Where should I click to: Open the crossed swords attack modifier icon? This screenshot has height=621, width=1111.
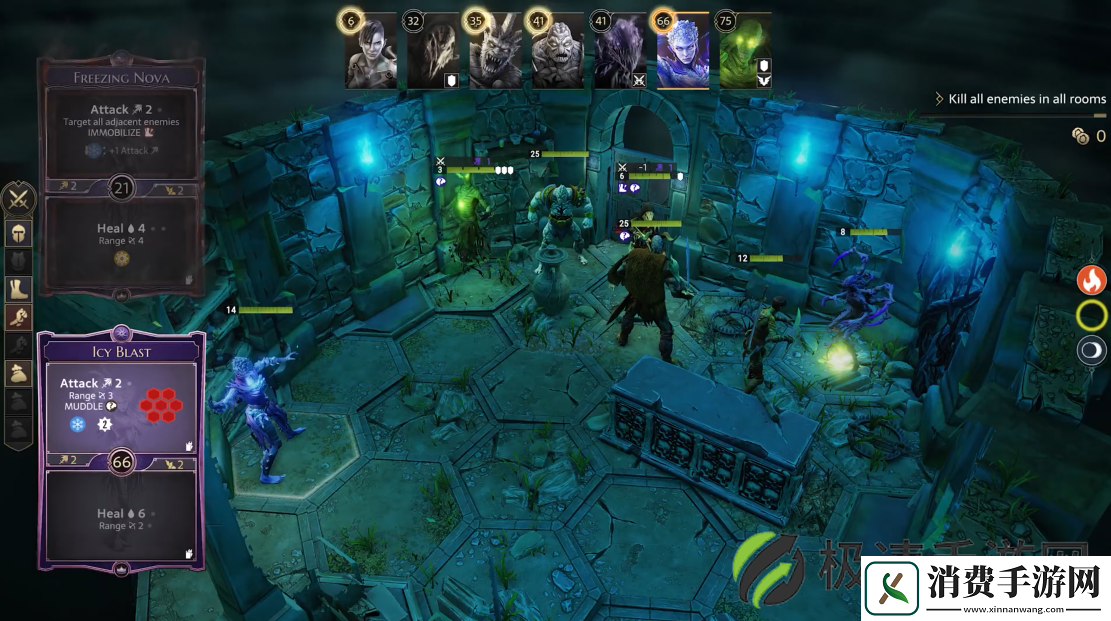pyautogui.click(x=20, y=199)
